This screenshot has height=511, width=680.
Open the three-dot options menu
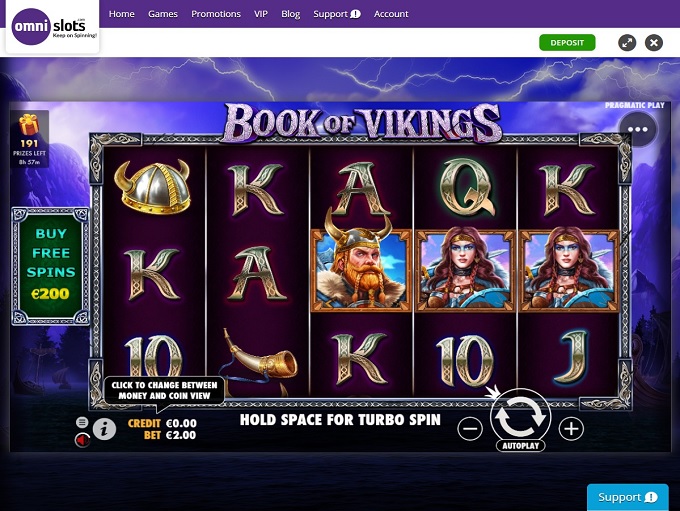(x=638, y=129)
